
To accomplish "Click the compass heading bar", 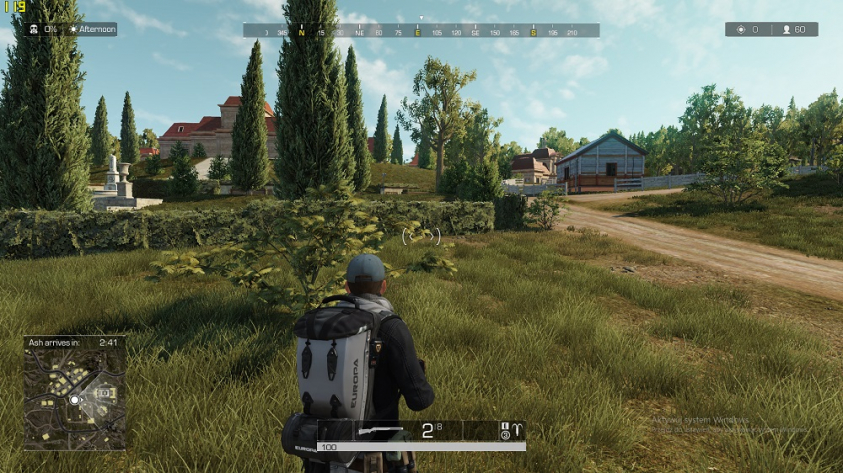I will (421, 31).
